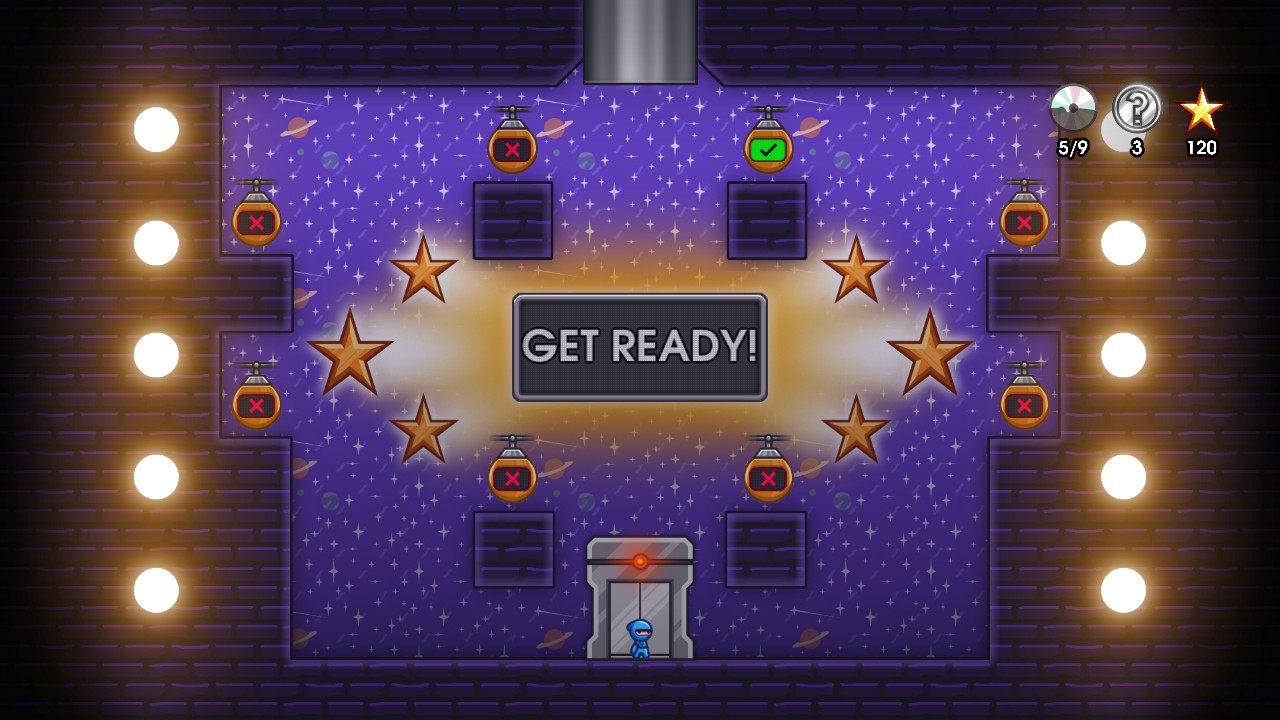Screen dimensions: 1280x720
Task: Click the red-X pod on the middle-left wall ledge
Action: pos(257,405)
